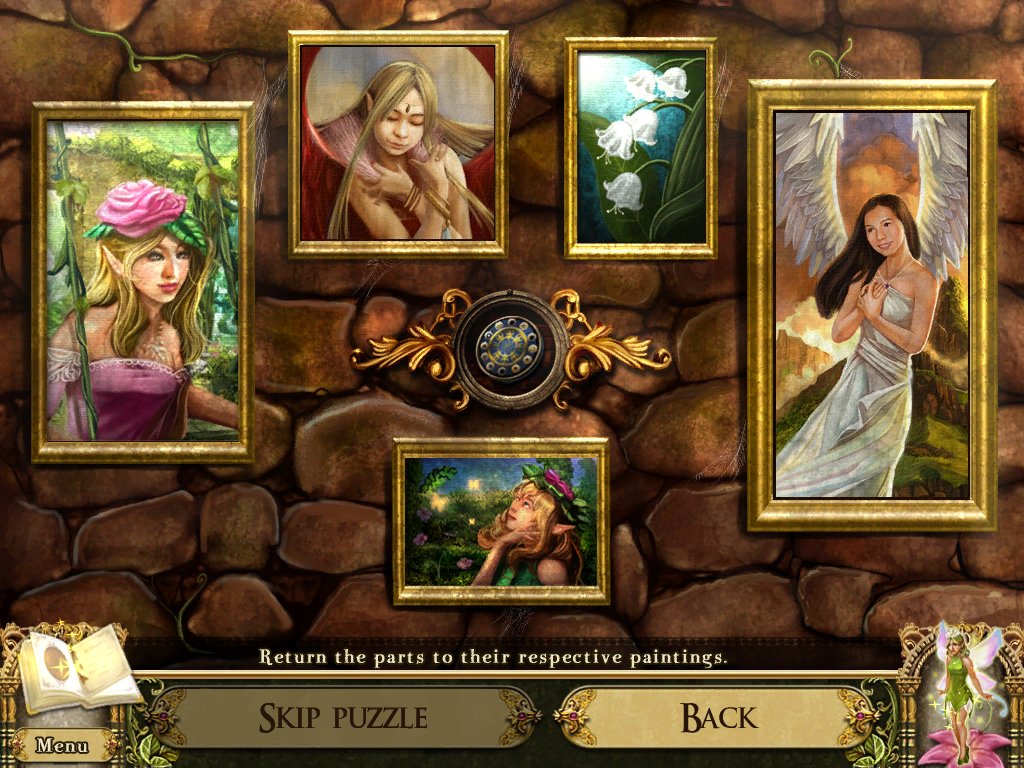Viewport: 1024px width, 768px height.
Task: Select the painting of the elf with pink rose hat
Action: [142, 282]
